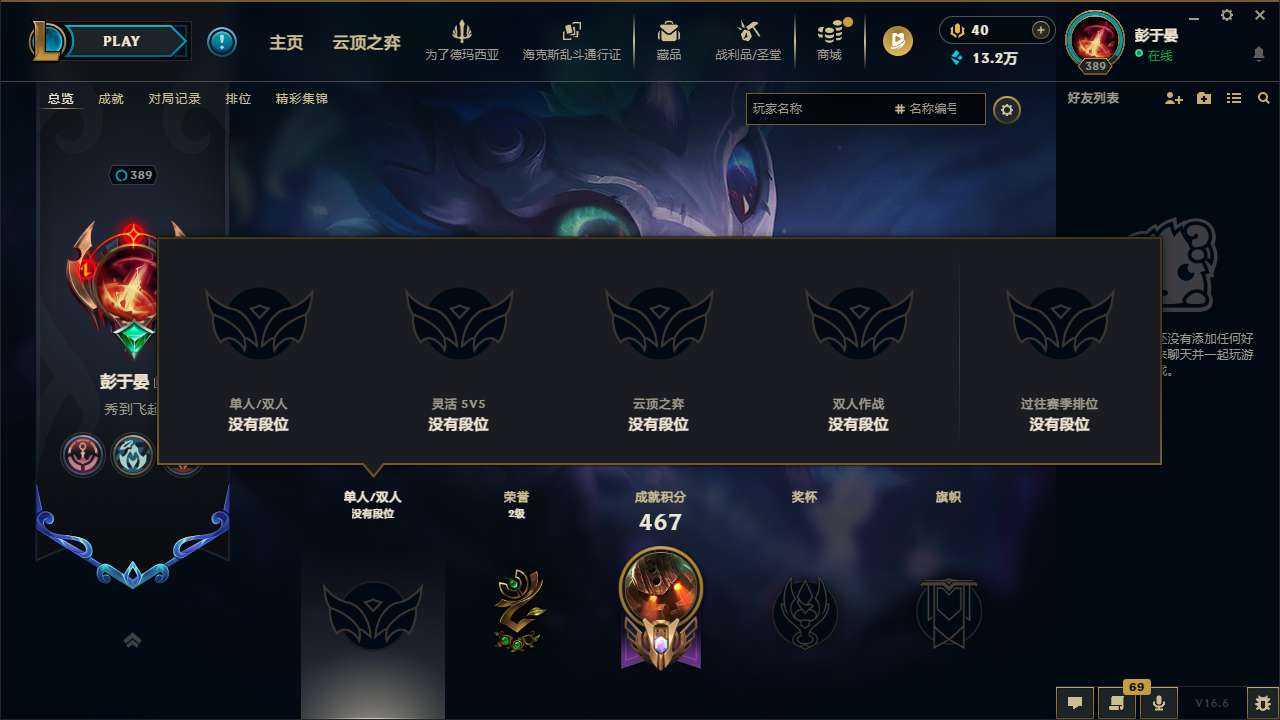Toggle friend list view with list icon

[x=1233, y=98]
